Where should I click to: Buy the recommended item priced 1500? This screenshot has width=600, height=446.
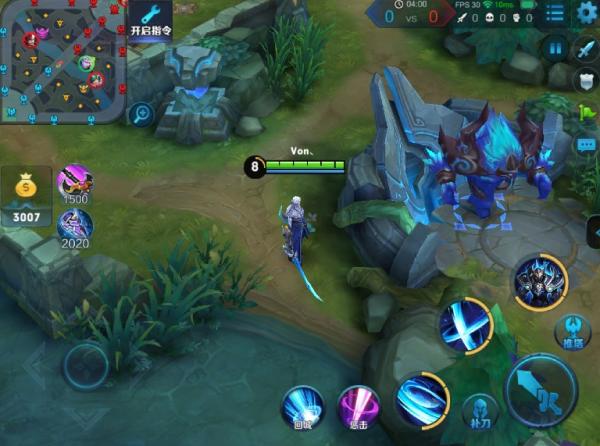coord(75,184)
